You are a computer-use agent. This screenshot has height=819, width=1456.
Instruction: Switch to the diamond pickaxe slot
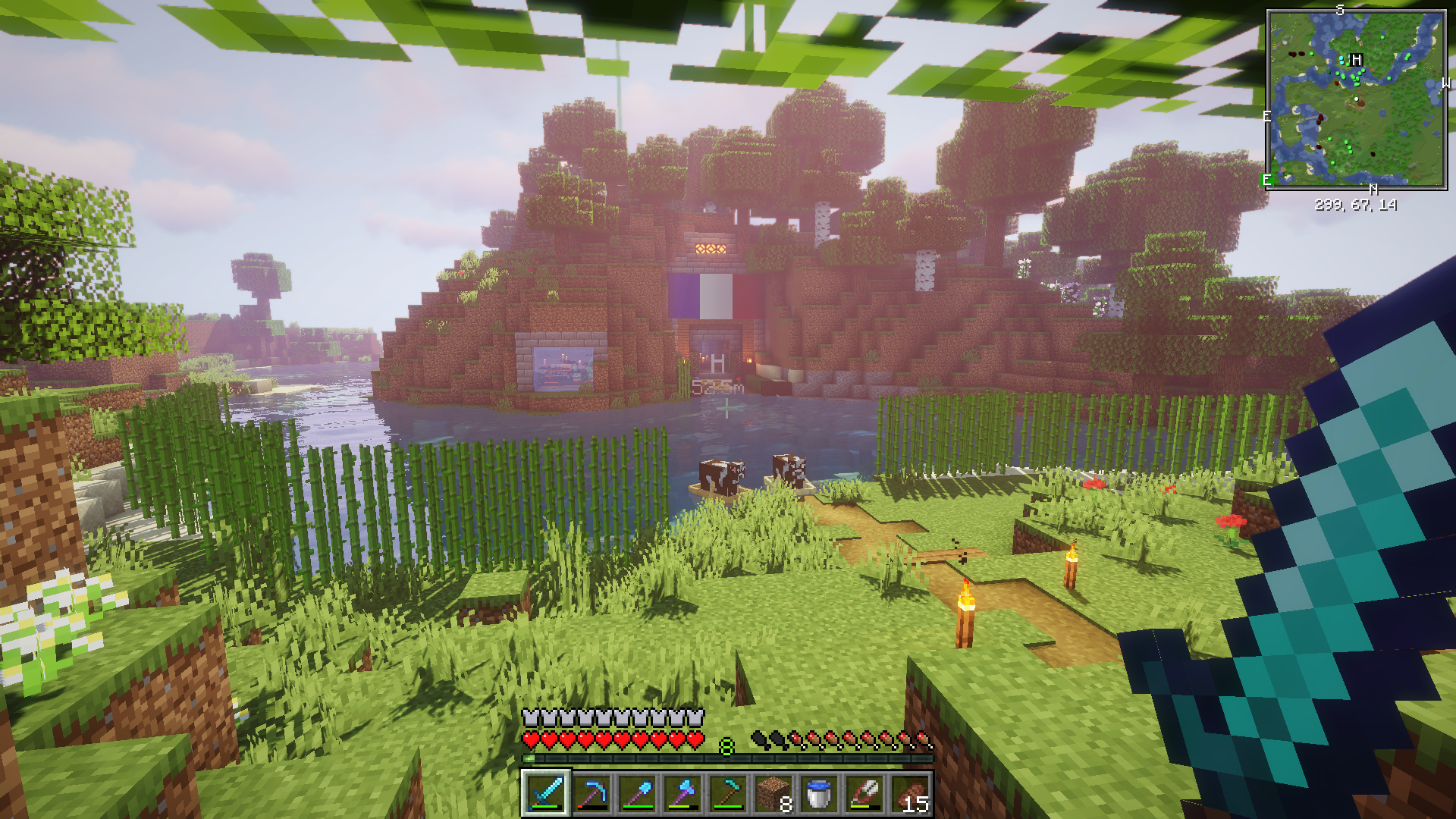pos(591,793)
